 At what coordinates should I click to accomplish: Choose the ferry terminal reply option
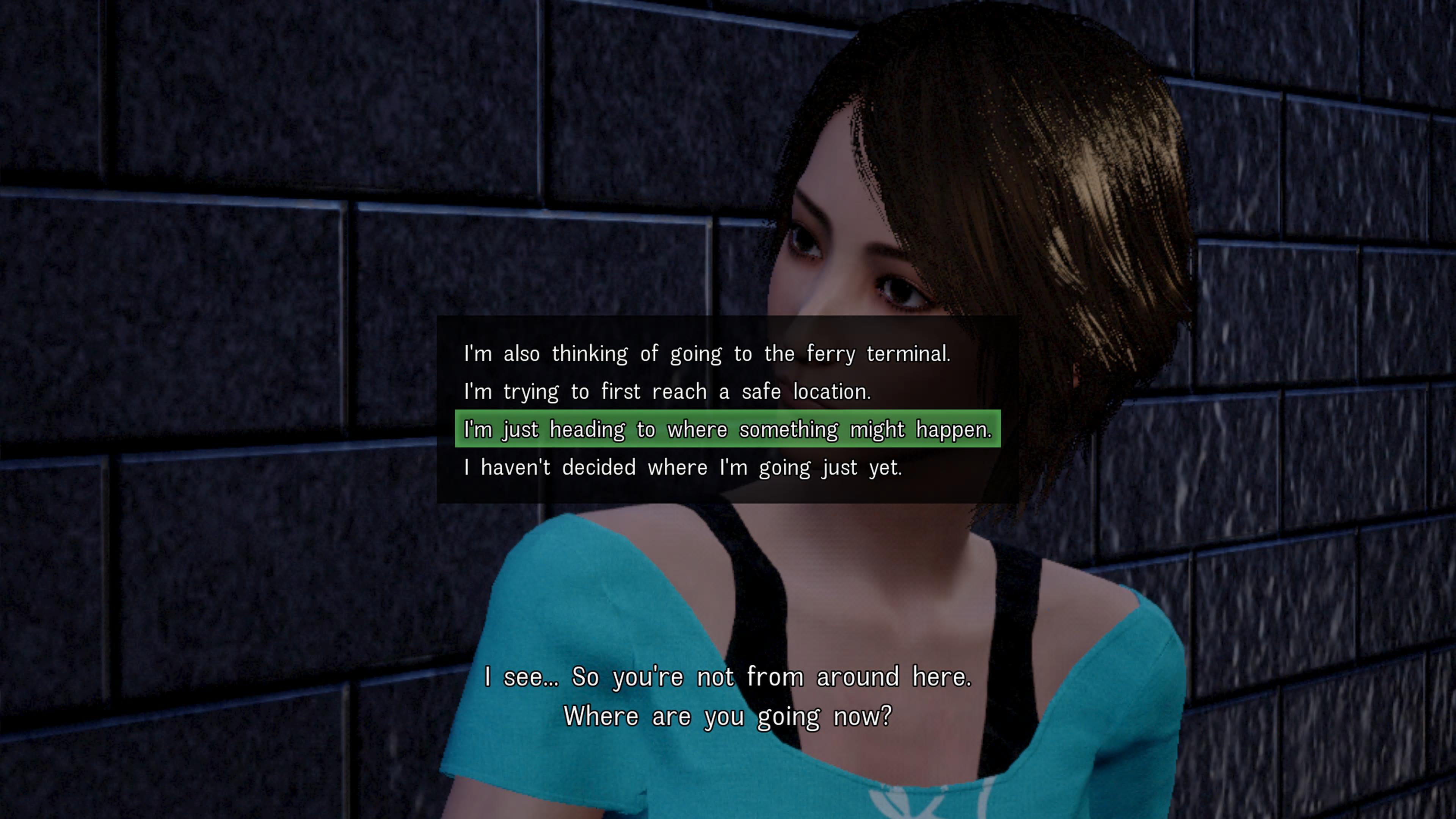[x=706, y=354]
